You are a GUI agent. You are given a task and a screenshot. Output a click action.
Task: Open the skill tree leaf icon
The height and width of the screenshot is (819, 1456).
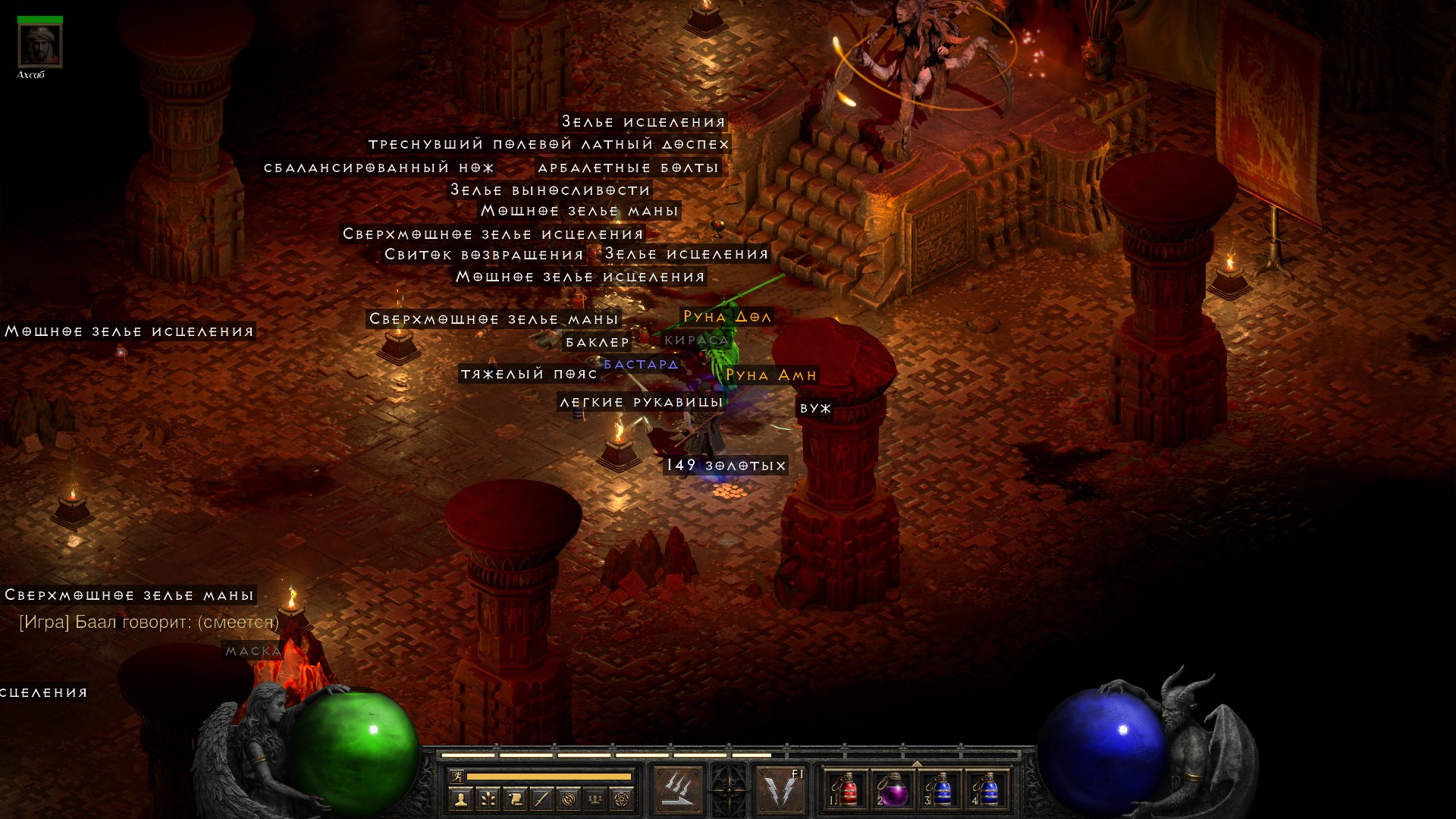coord(488,799)
